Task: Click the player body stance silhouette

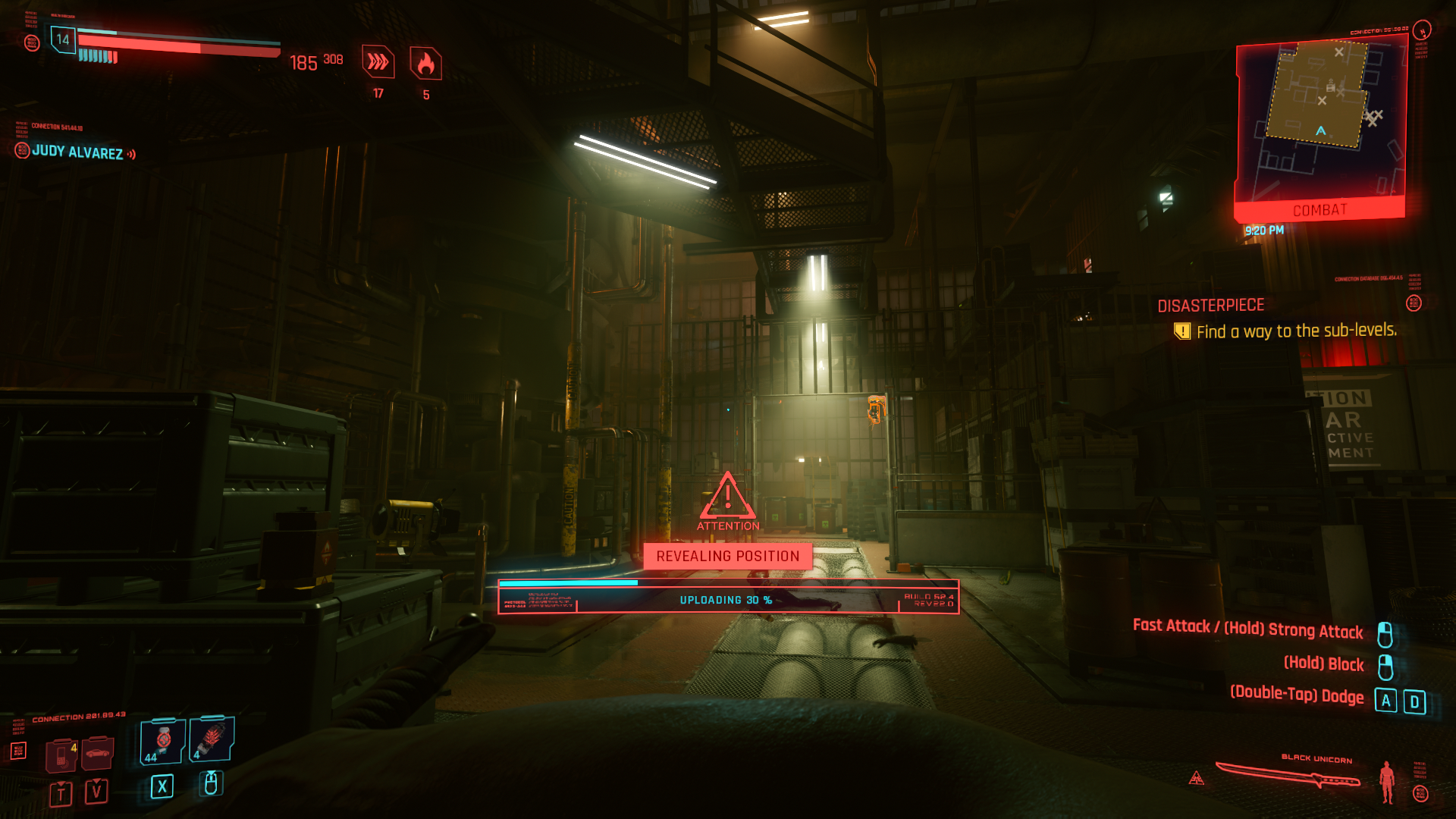Action: tap(1387, 782)
